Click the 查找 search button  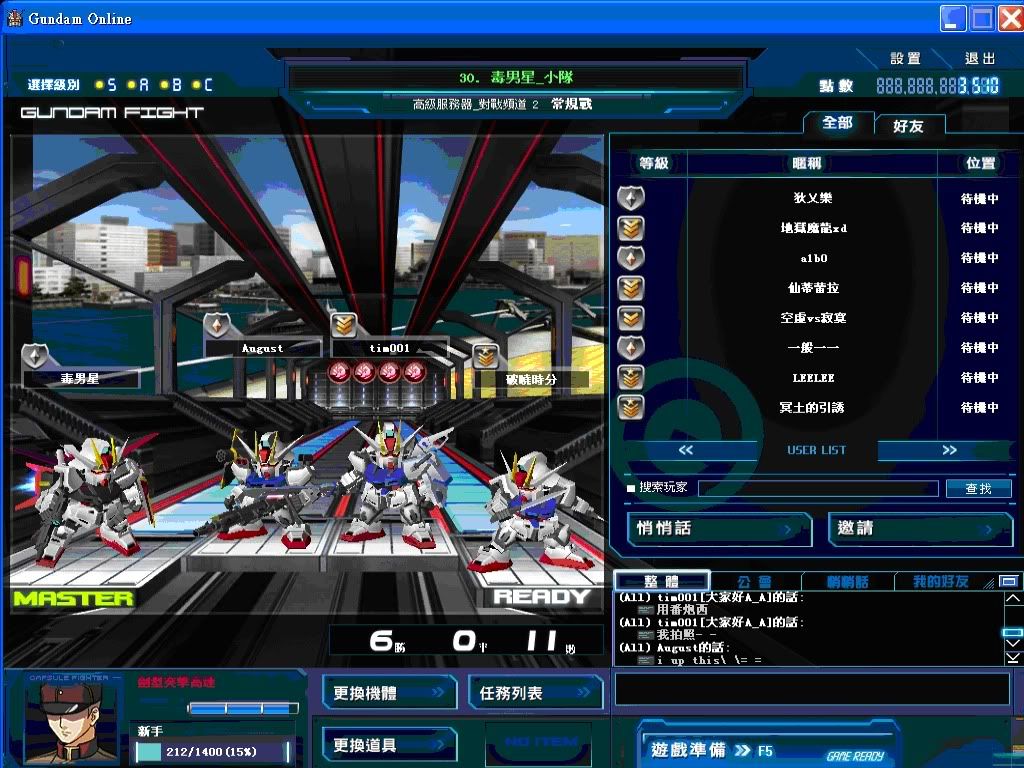point(978,488)
